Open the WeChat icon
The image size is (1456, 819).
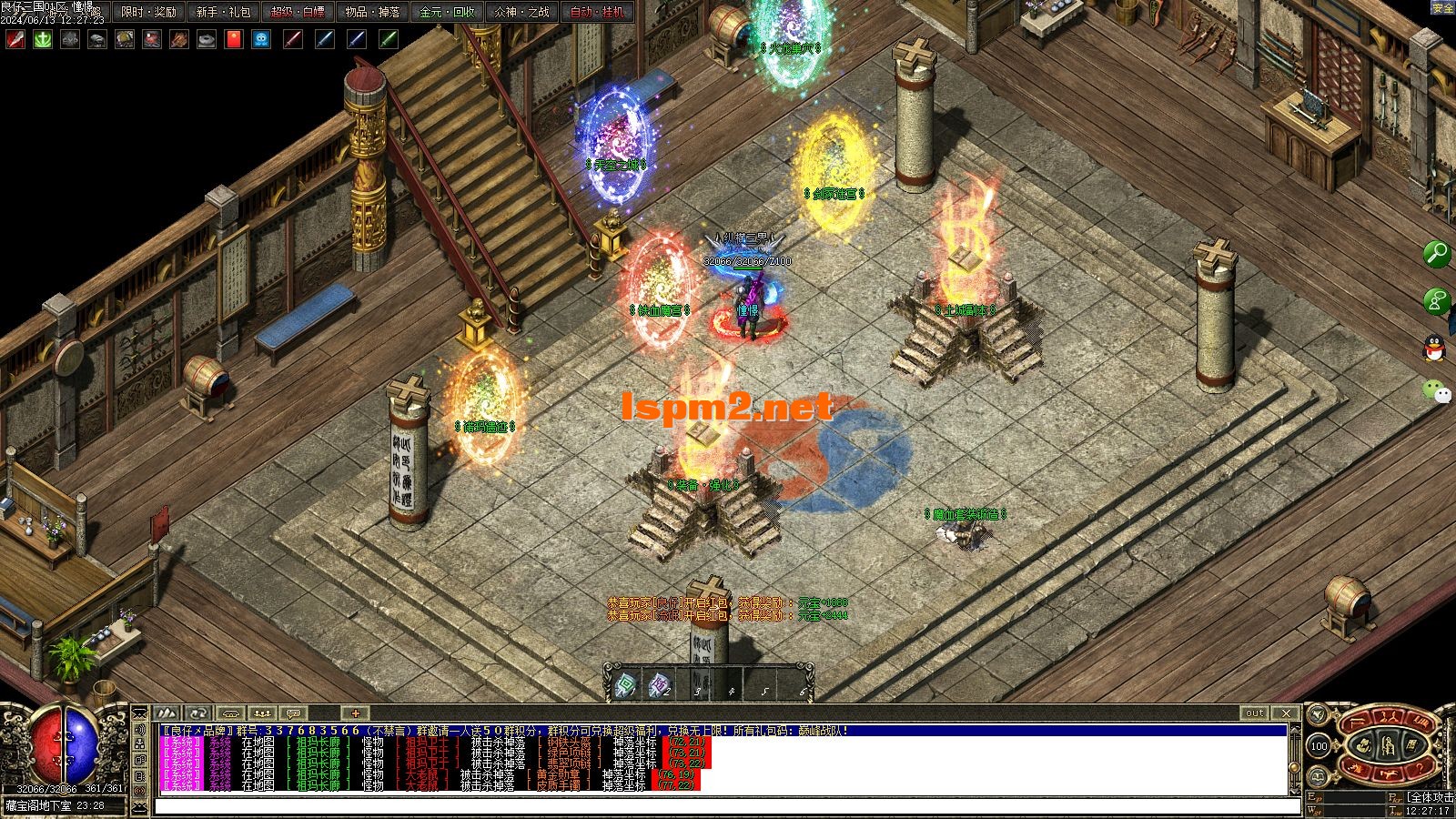[x=1437, y=391]
